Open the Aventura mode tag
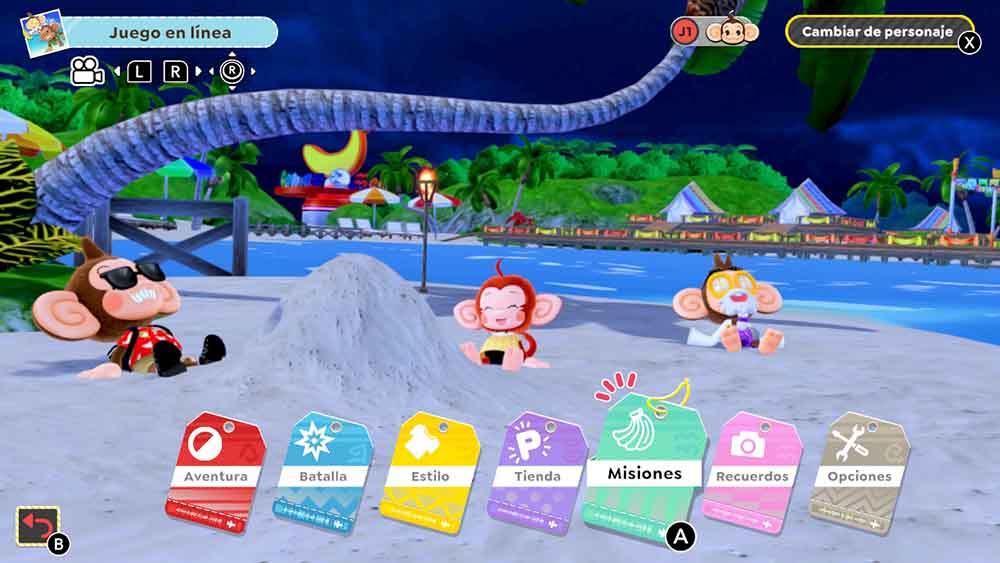Viewport: 1000px width, 563px height. 215,473
